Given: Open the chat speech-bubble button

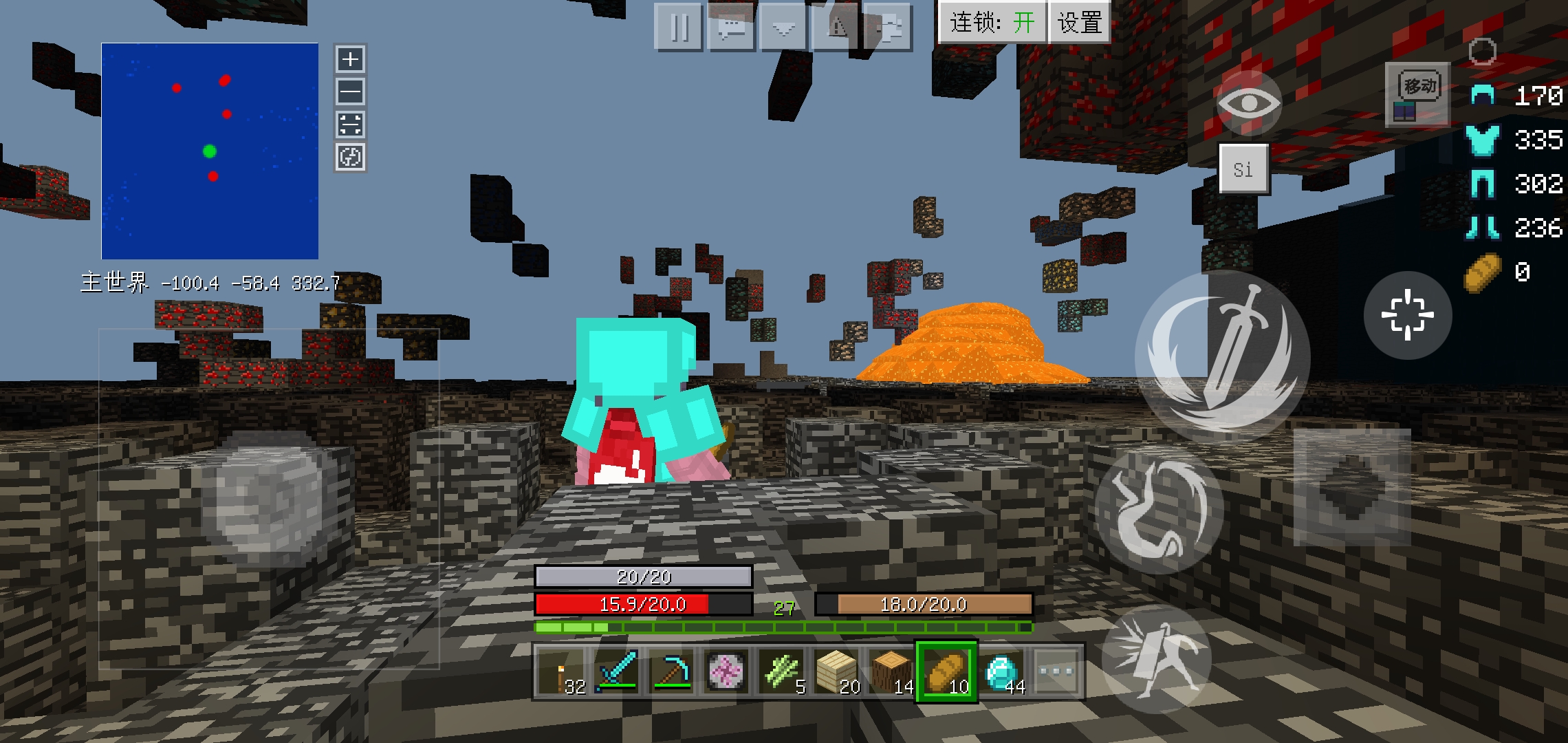Looking at the screenshot, I should [731, 28].
